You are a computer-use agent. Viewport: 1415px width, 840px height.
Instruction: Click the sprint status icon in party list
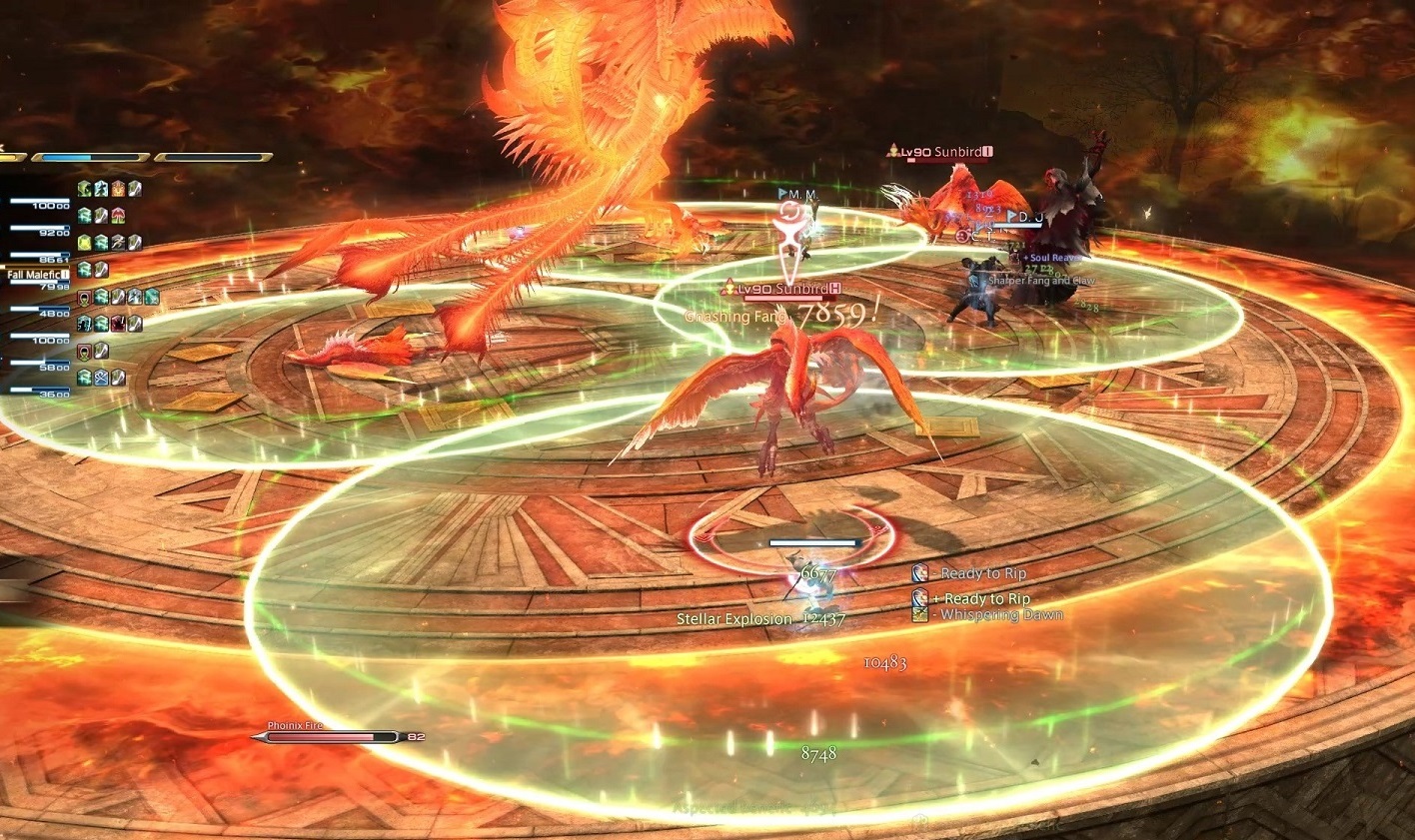point(118,243)
